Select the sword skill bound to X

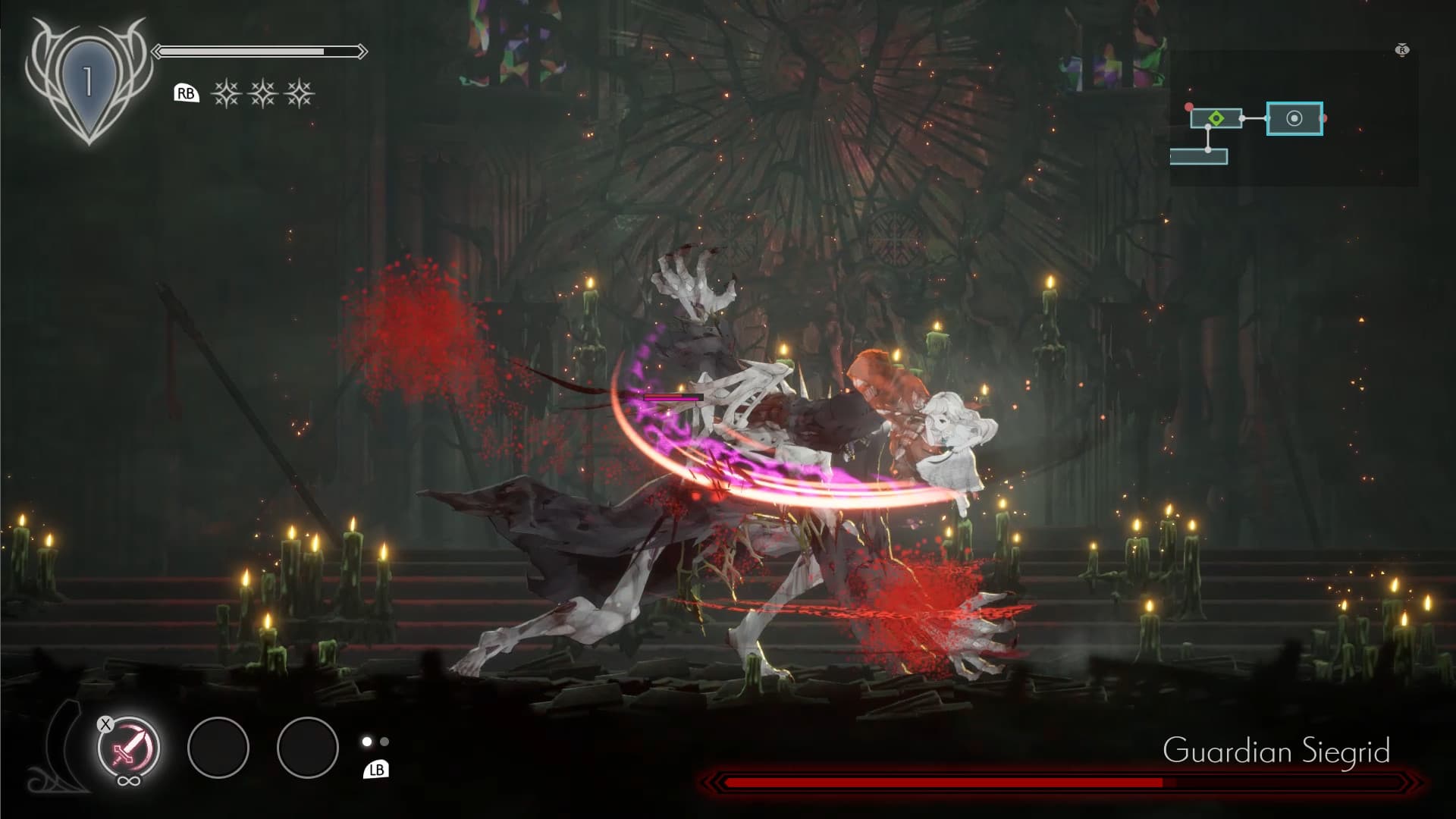[x=127, y=748]
